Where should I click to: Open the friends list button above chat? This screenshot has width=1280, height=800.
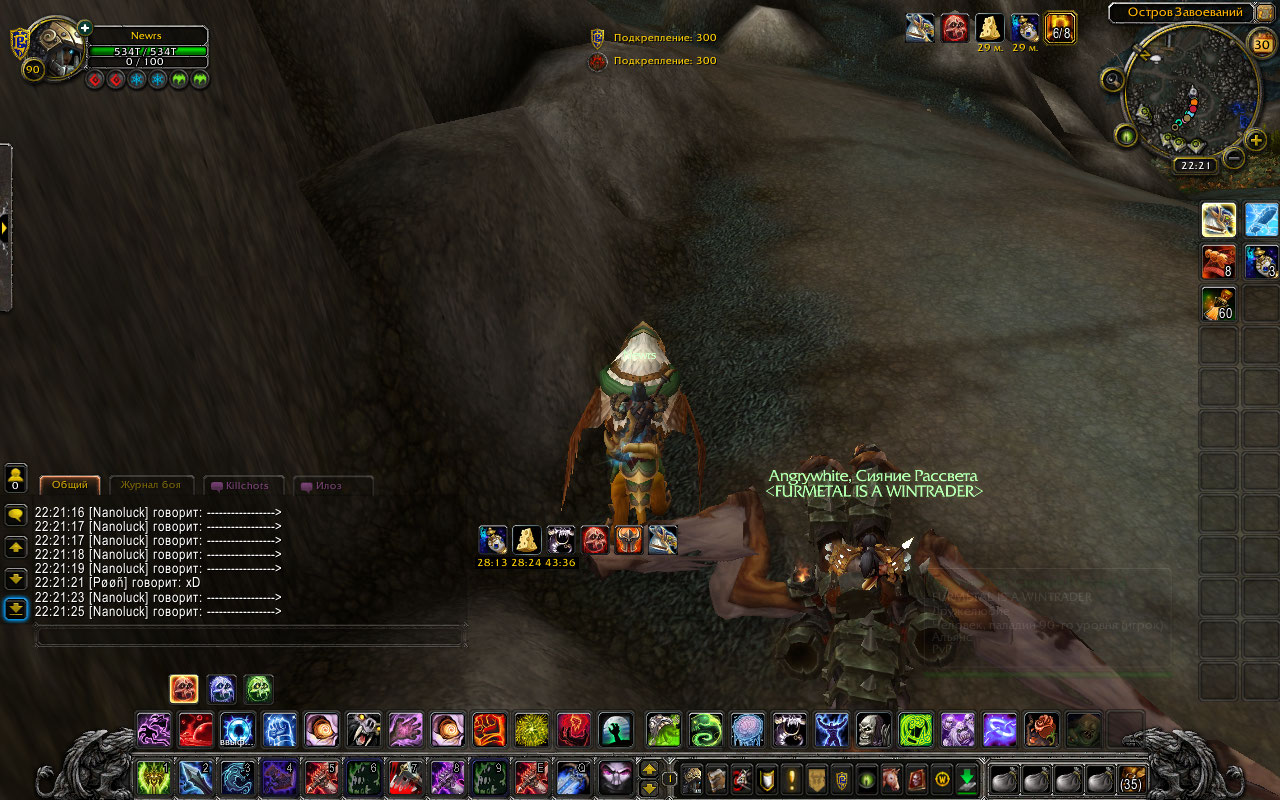(x=15, y=477)
